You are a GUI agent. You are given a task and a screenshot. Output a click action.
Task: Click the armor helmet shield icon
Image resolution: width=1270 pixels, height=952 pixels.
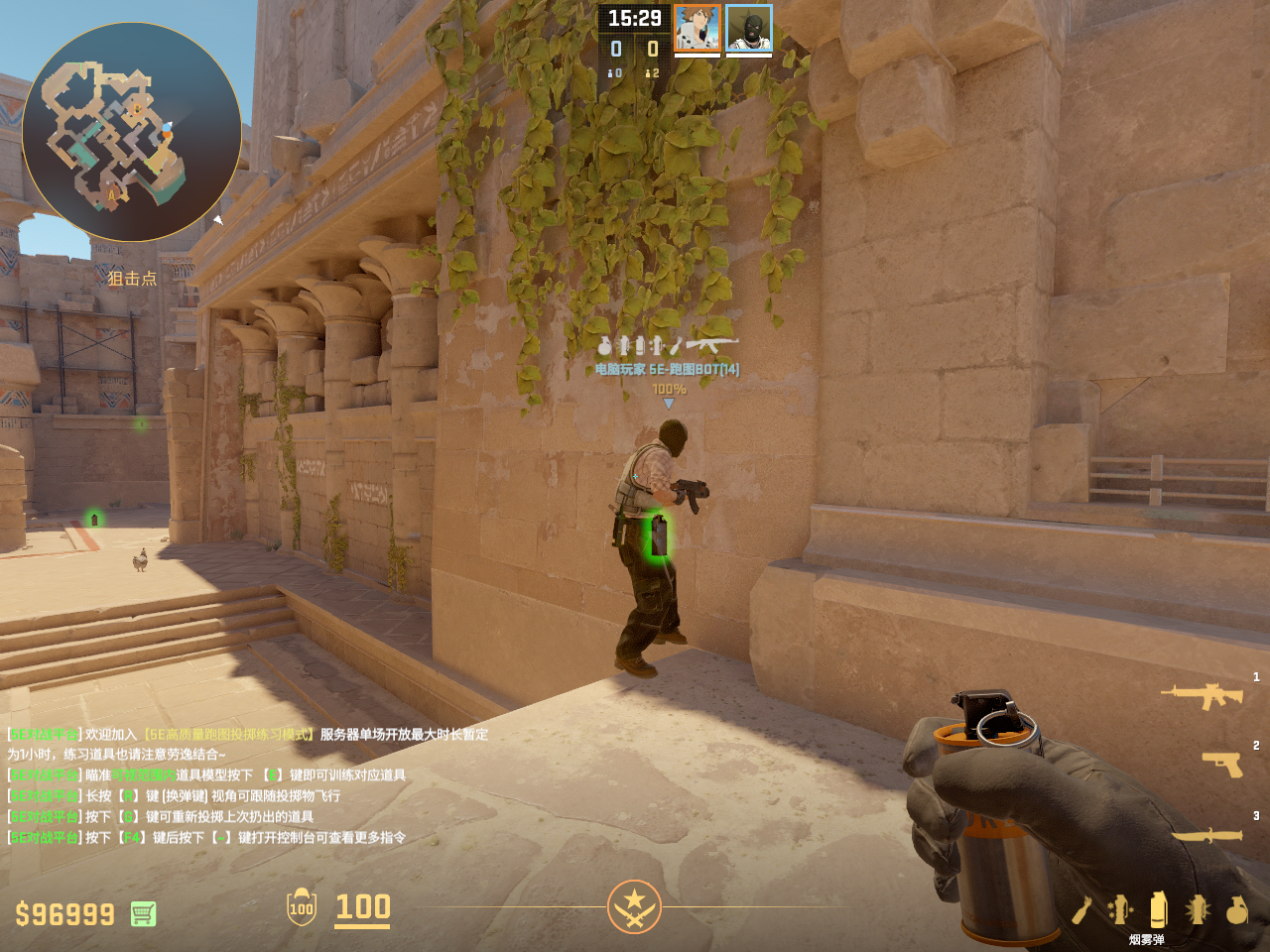click(302, 907)
